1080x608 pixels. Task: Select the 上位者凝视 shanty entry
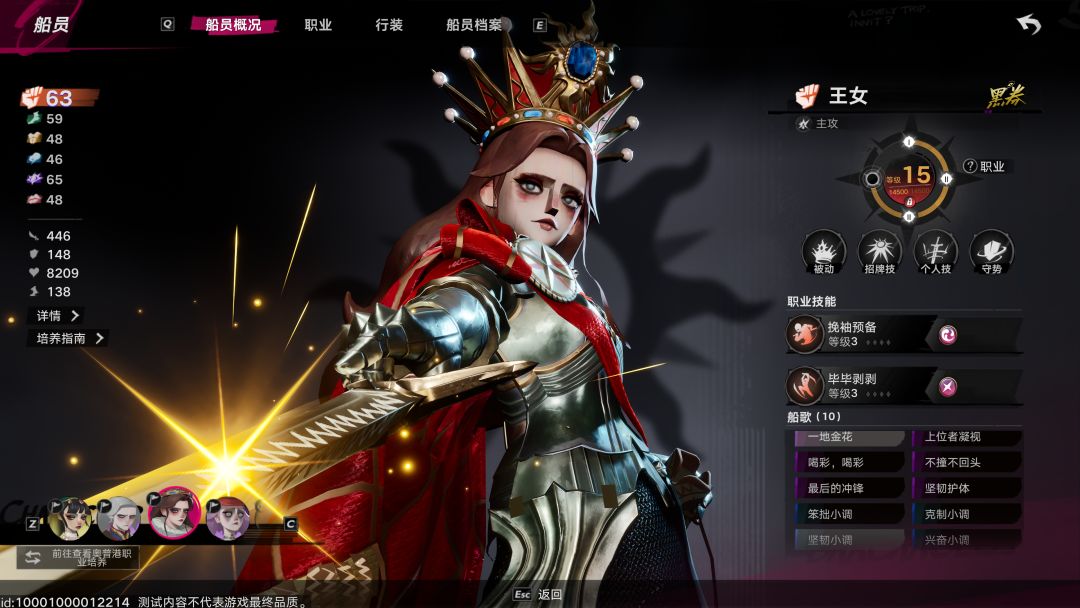pos(966,437)
